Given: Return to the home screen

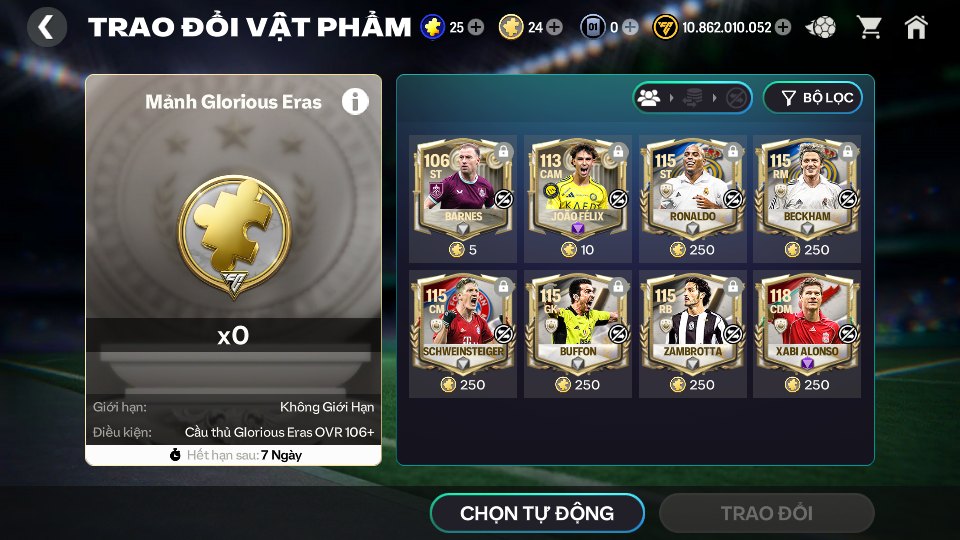Looking at the screenshot, I should [x=916, y=27].
